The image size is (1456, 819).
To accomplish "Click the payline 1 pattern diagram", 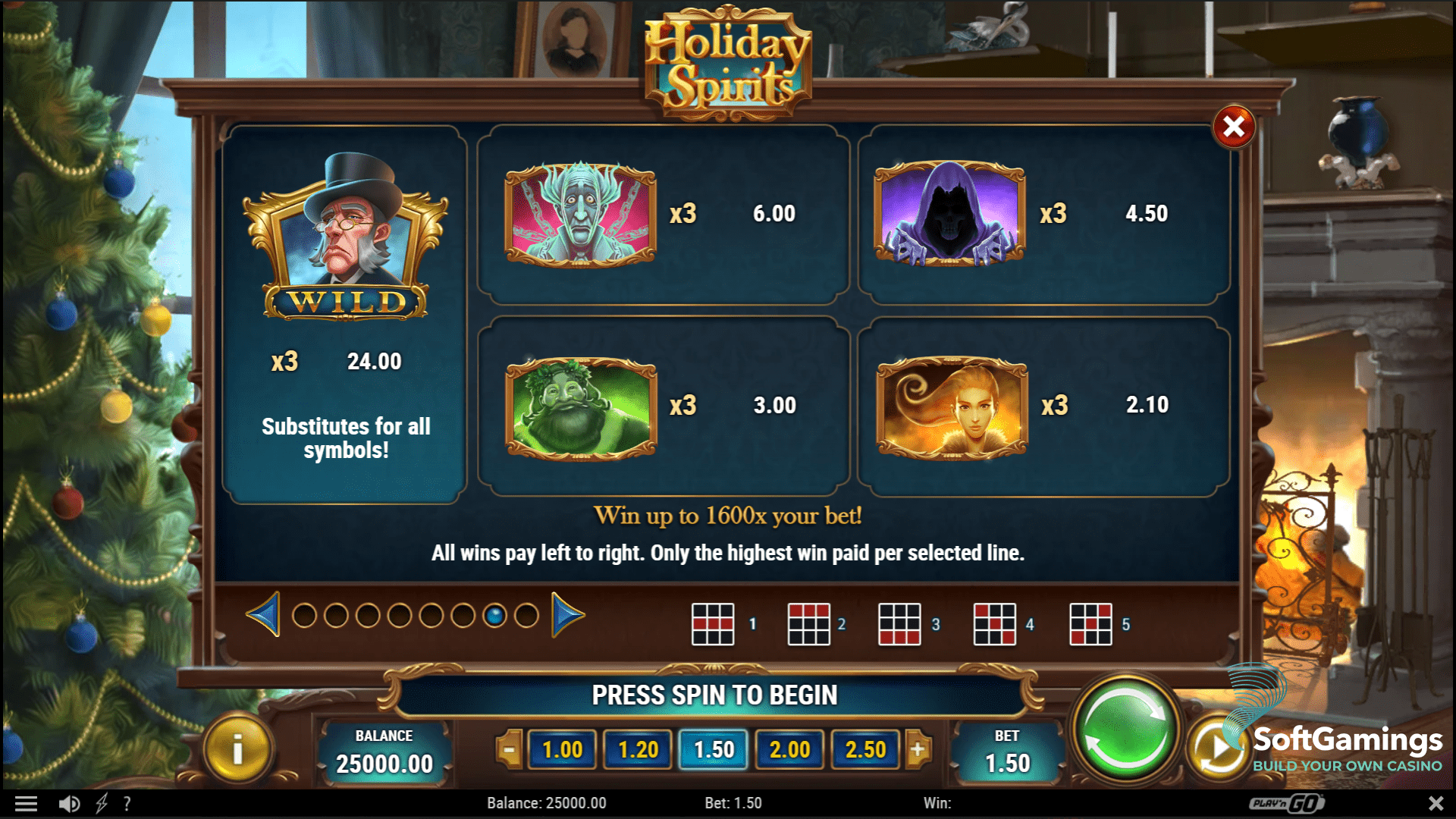I will (711, 623).
